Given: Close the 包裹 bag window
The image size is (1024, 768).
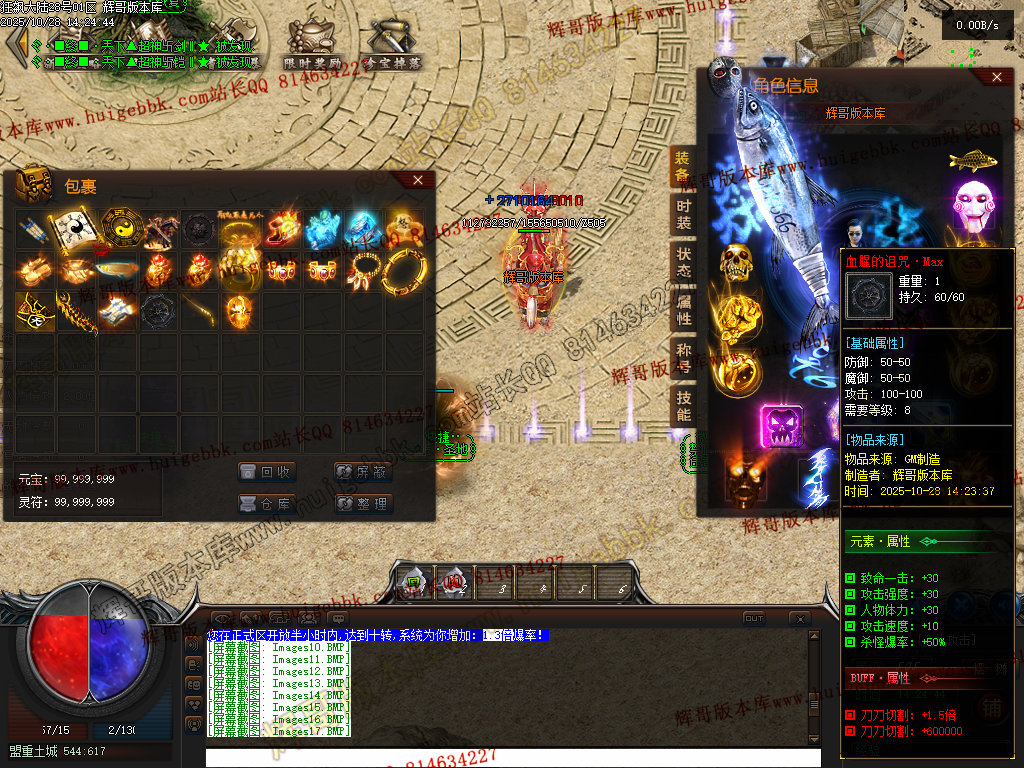Looking at the screenshot, I should pyautogui.click(x=418, y=180).
